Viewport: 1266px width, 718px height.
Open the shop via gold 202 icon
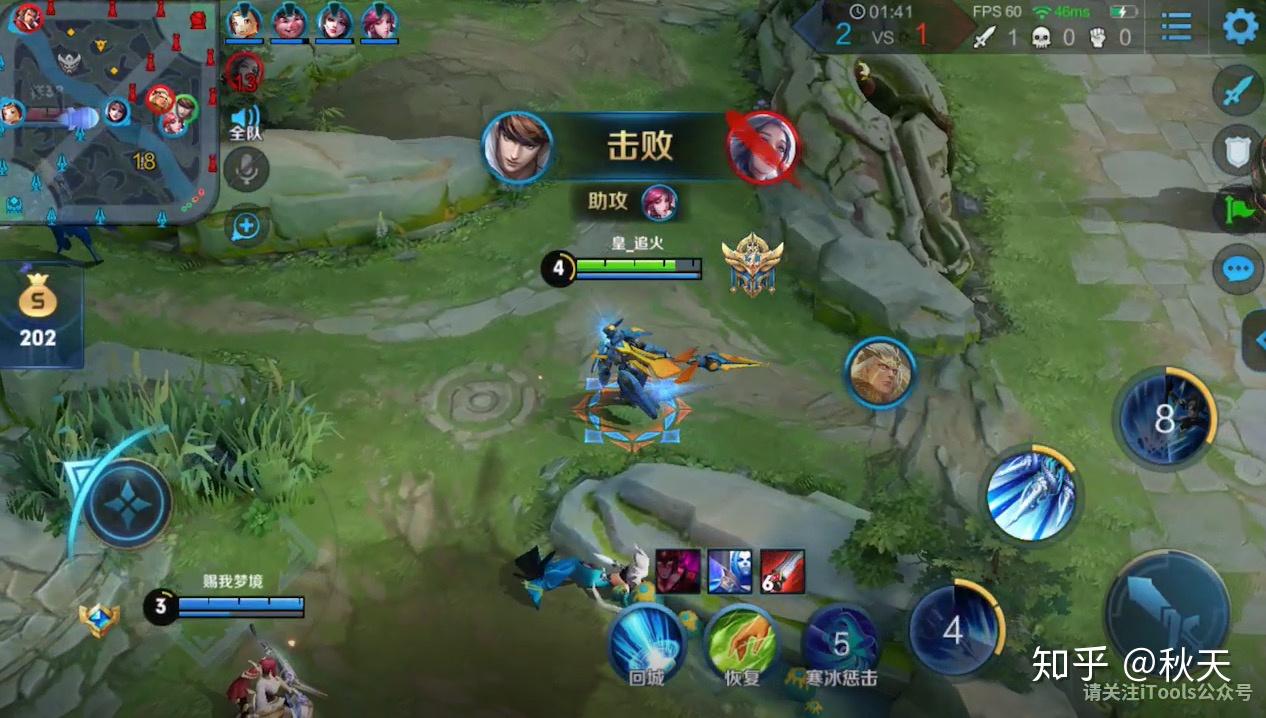(x=38, y=311)
